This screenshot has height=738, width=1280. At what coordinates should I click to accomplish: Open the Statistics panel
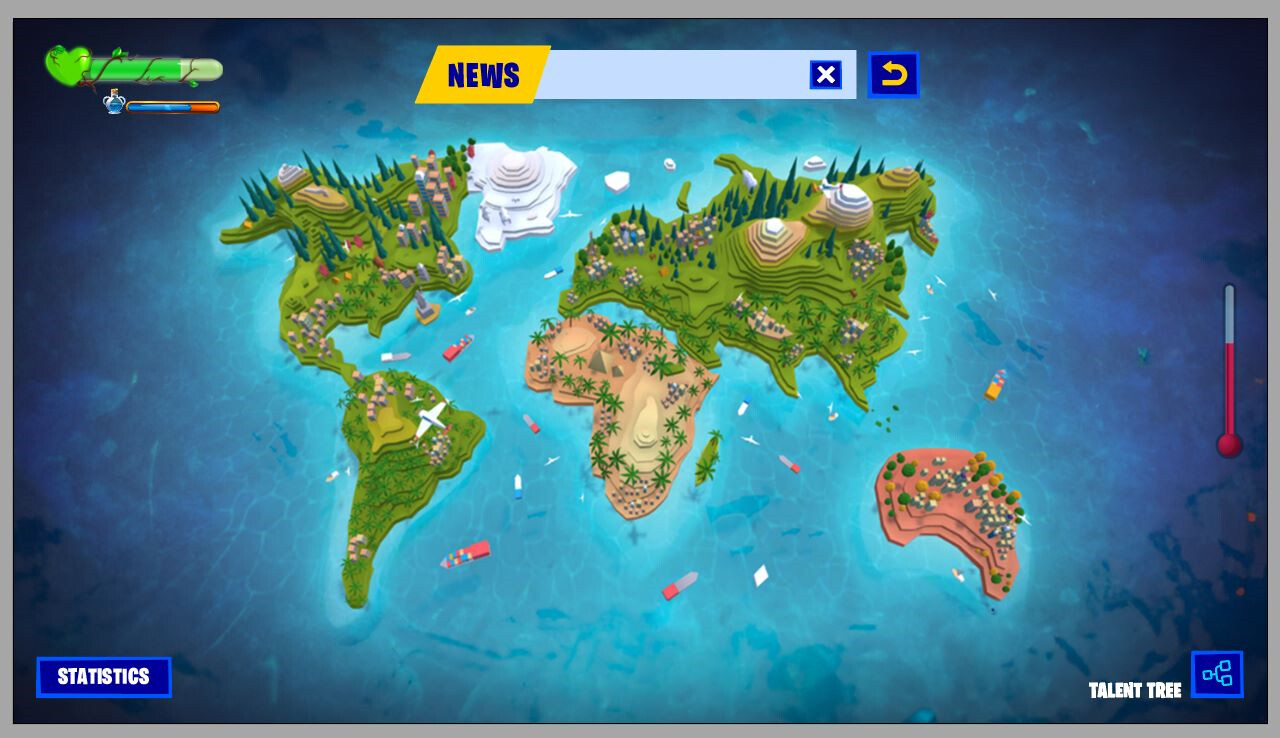point(104,677)
